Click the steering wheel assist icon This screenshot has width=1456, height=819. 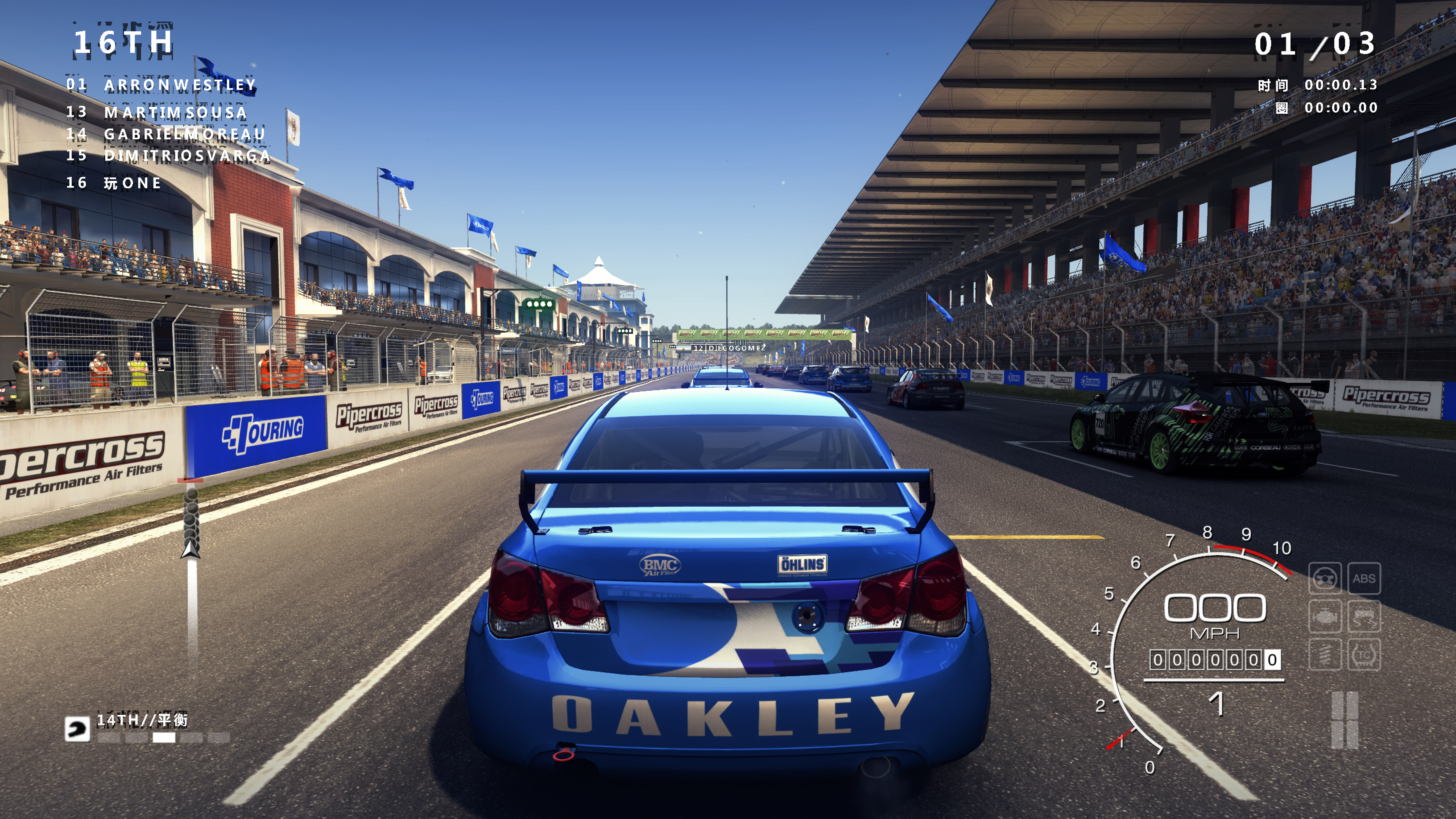pyautogui.click(x=1324, y=579)
